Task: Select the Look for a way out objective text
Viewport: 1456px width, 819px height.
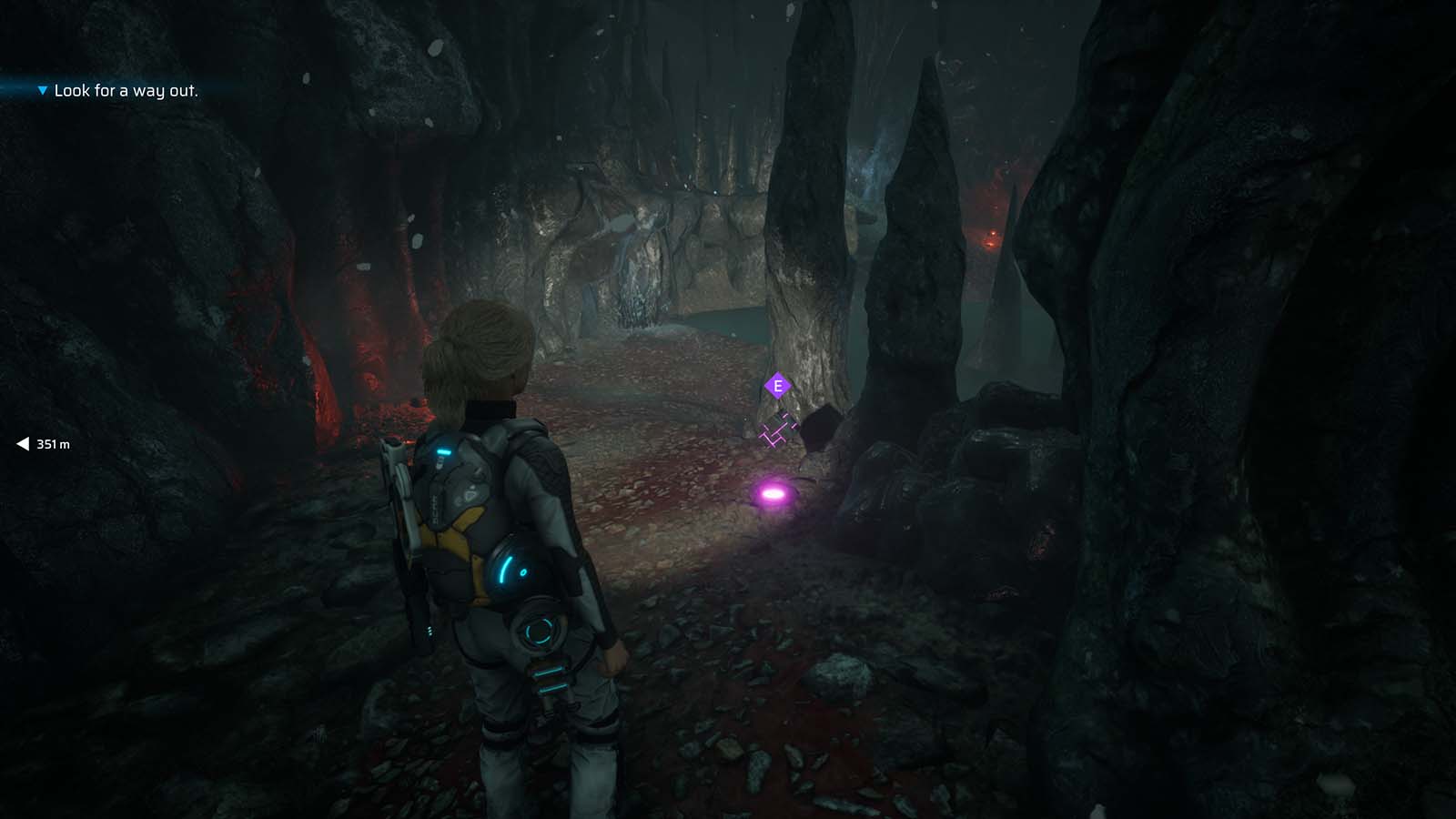Action: (126, 91)
